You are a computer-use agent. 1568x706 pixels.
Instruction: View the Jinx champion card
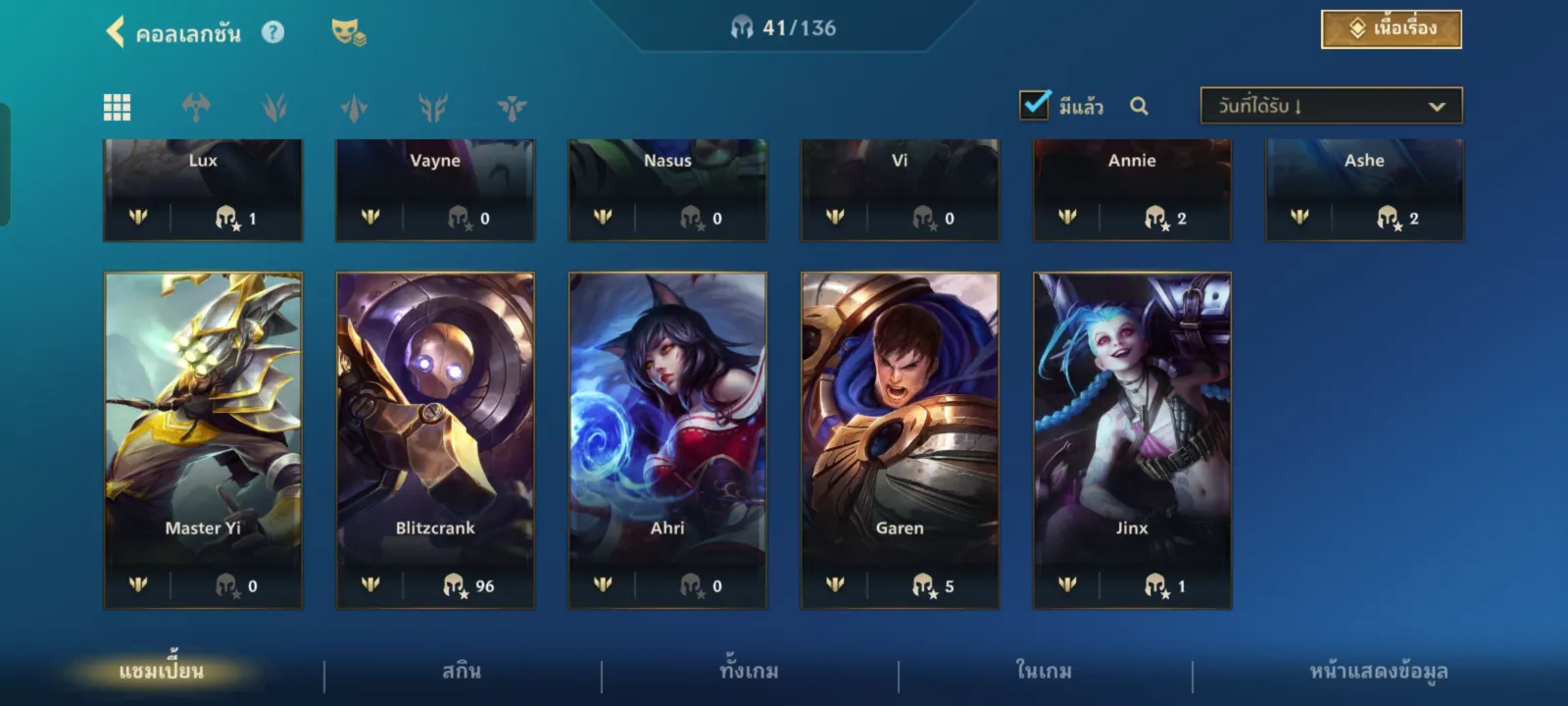click(x=1132, y=439)
